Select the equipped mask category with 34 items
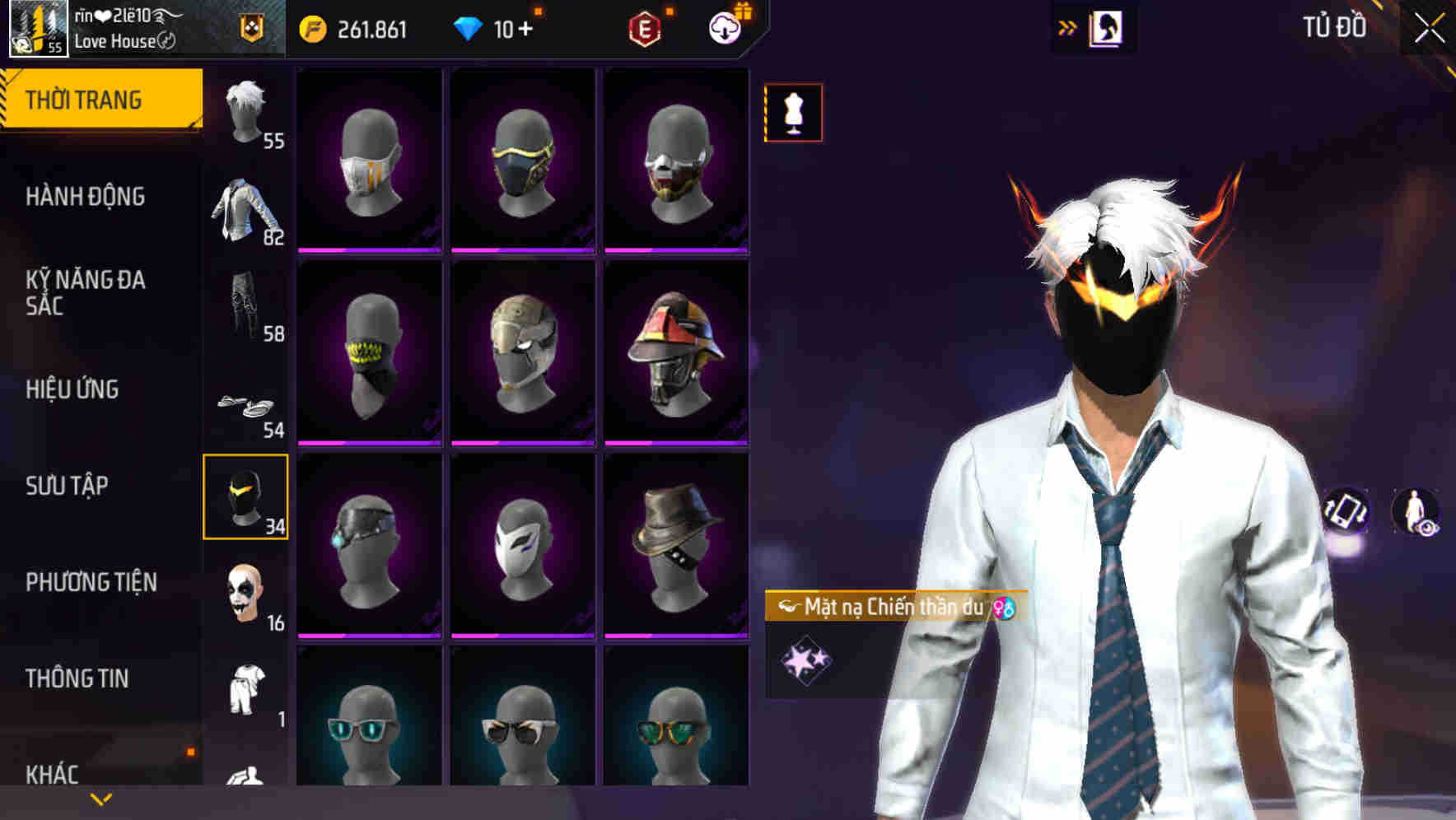Screen dimensions: 1456x820 [245, 496]
